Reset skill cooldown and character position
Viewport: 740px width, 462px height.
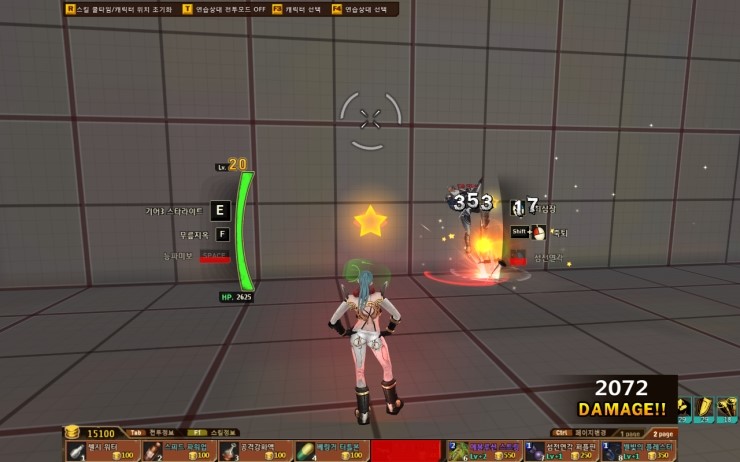click(x=118, y=9)
